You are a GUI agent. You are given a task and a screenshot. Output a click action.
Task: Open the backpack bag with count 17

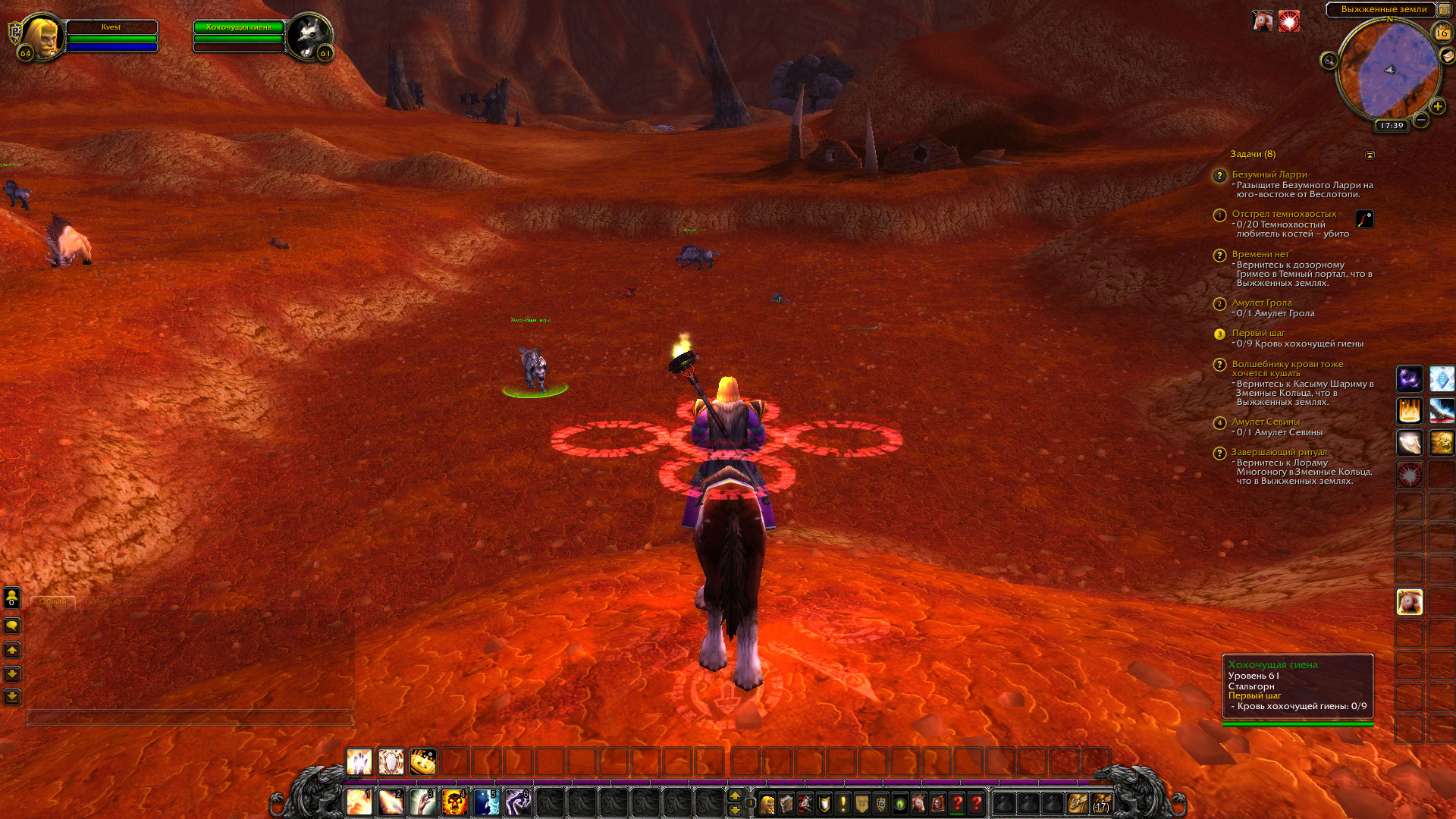pos(1101,803)
